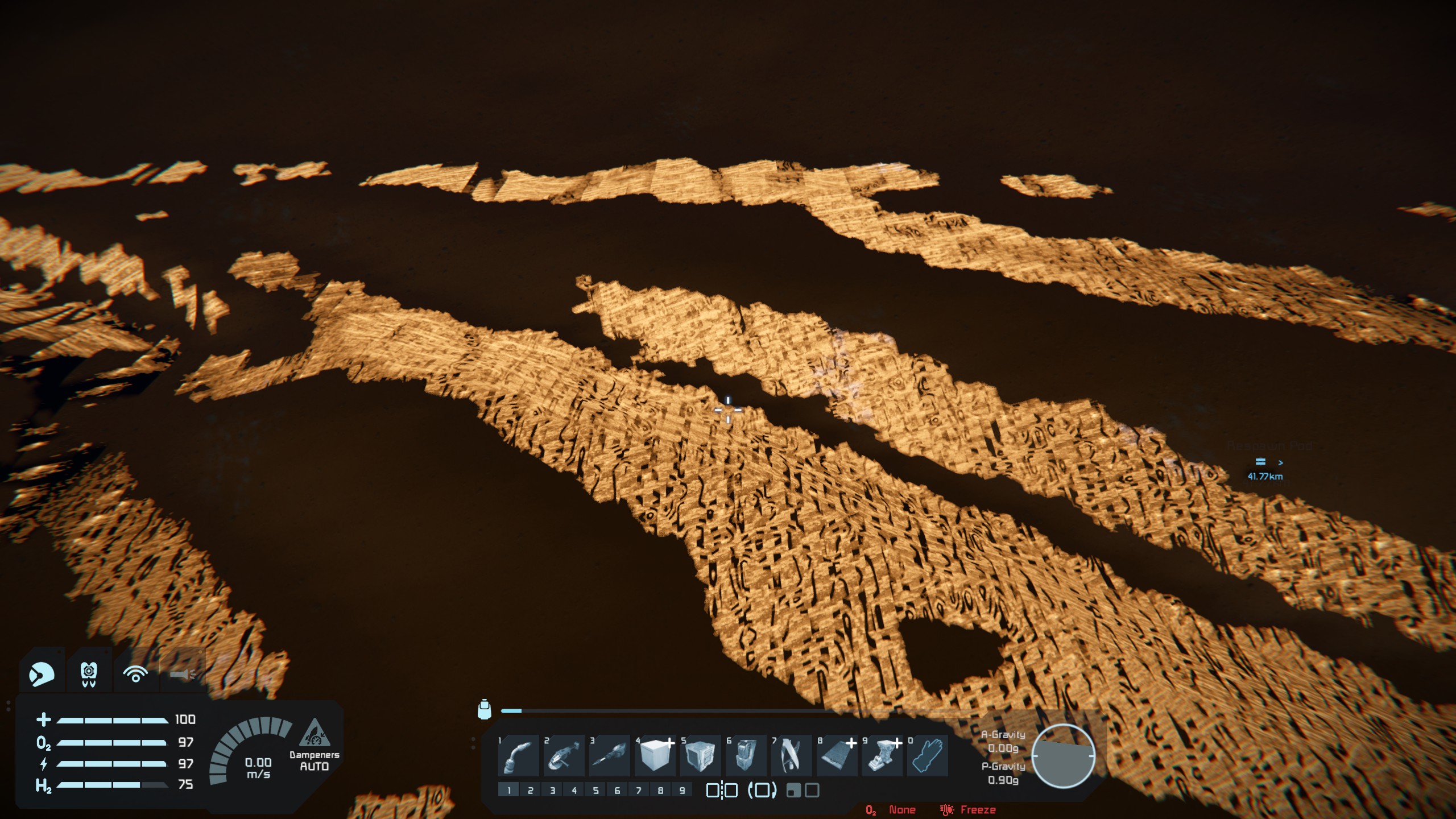The image size is (1456, 819).
Task: Choose the wind turbine block slot
Action: tap(791, 756)
